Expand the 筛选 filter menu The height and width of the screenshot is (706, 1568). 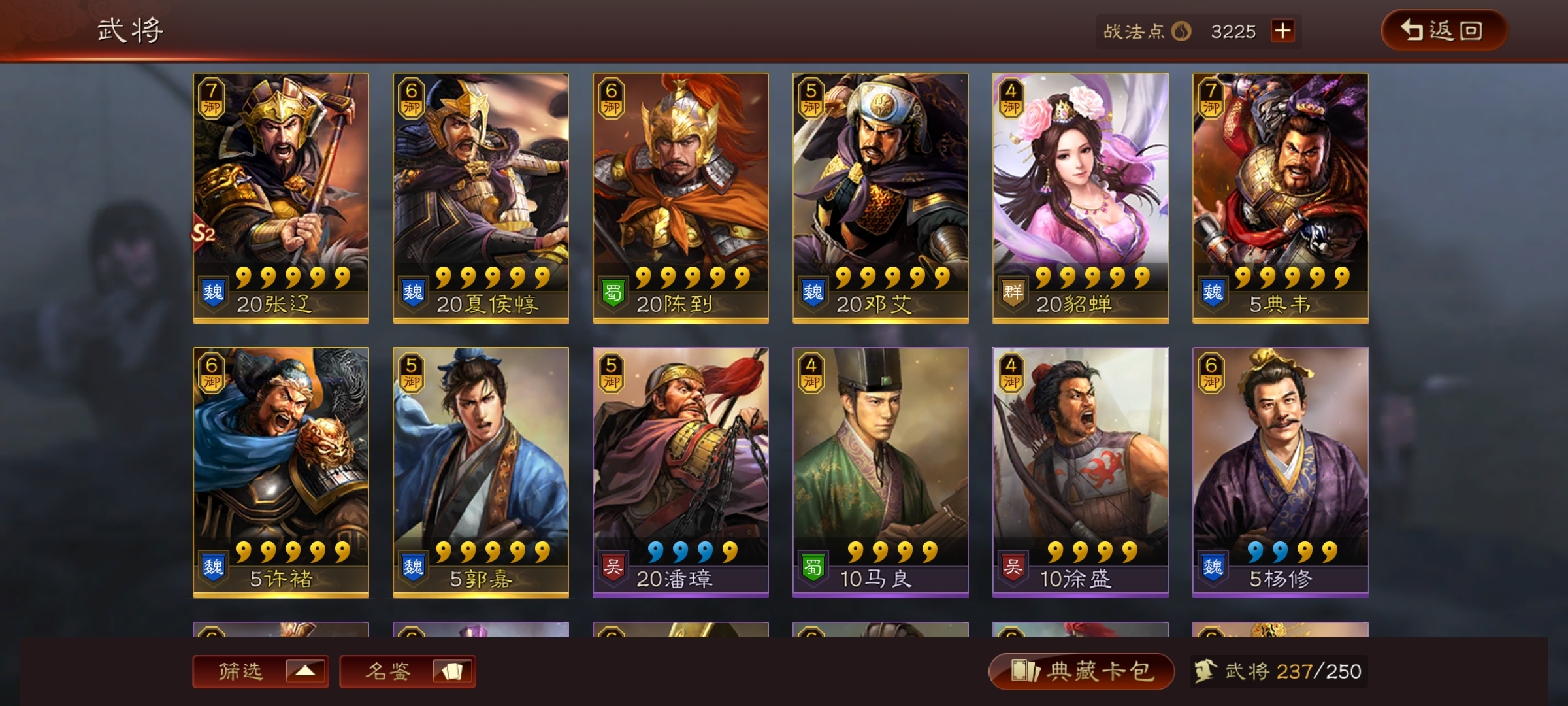(261, 671)
